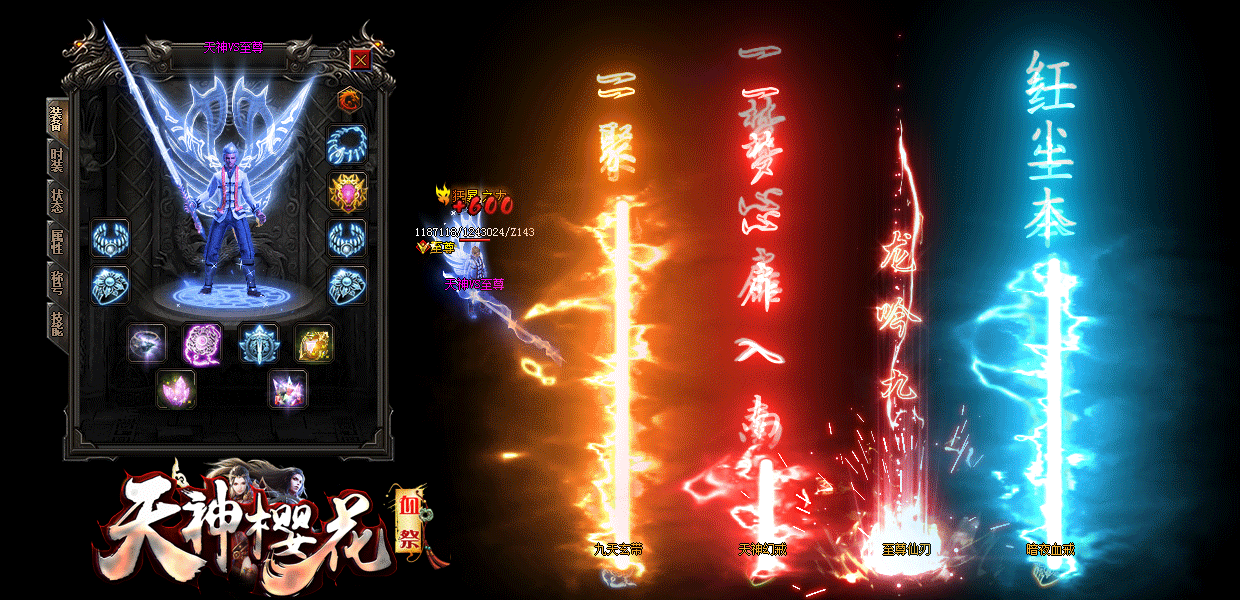Select the purple glowing orb amulet slot

pyautogui.click(x=202, y=343)
